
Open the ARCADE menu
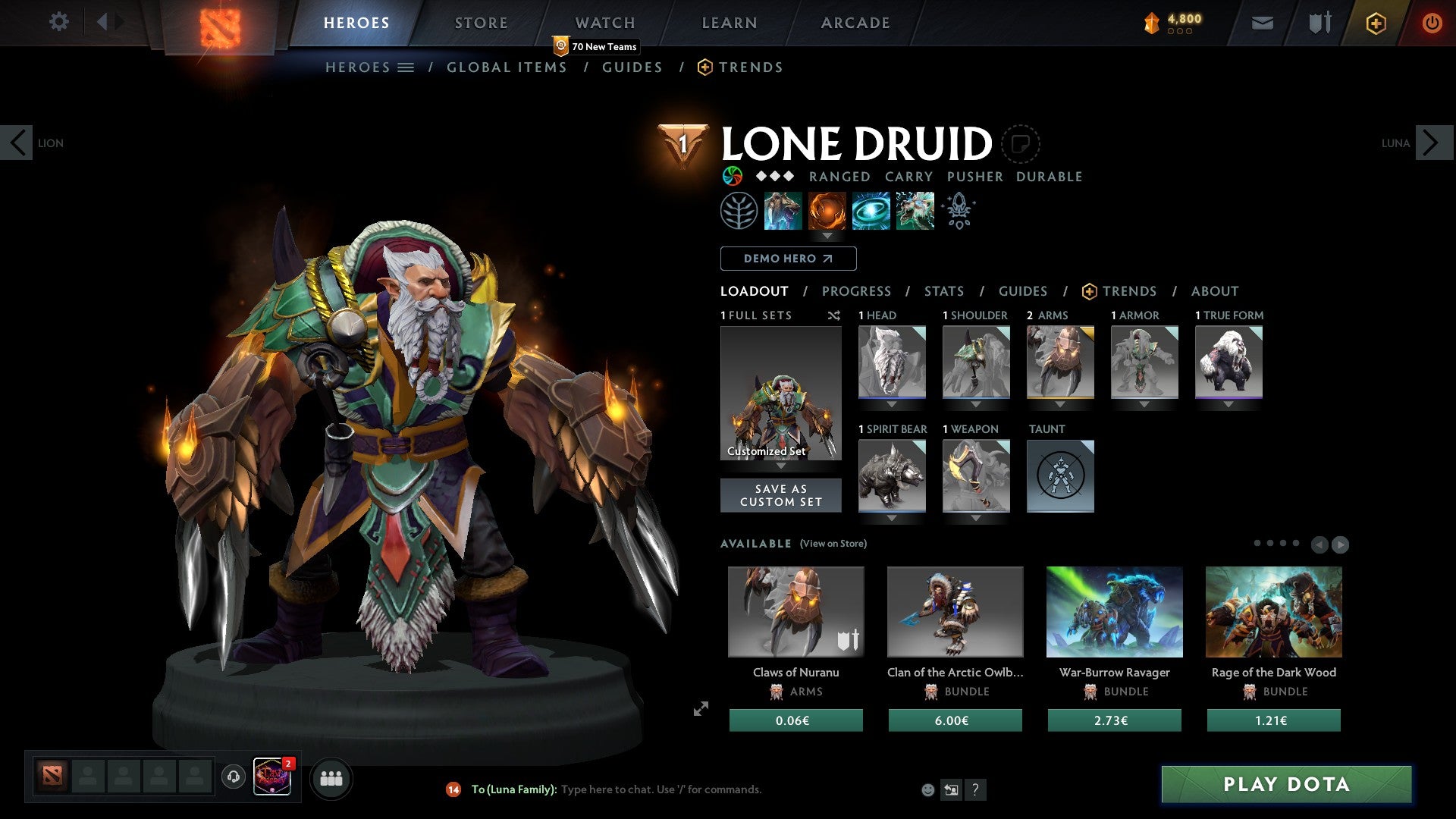coord(855,23)
